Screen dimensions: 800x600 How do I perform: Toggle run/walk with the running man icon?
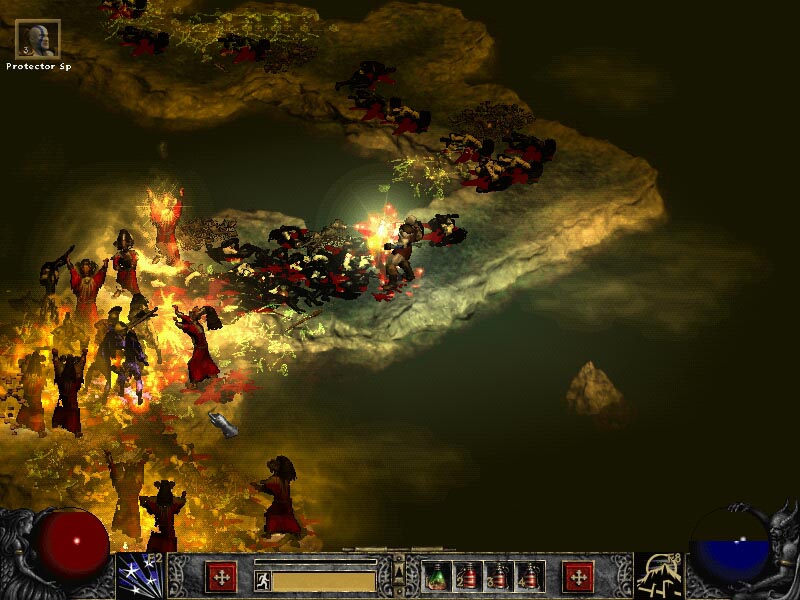click(263, 581)
